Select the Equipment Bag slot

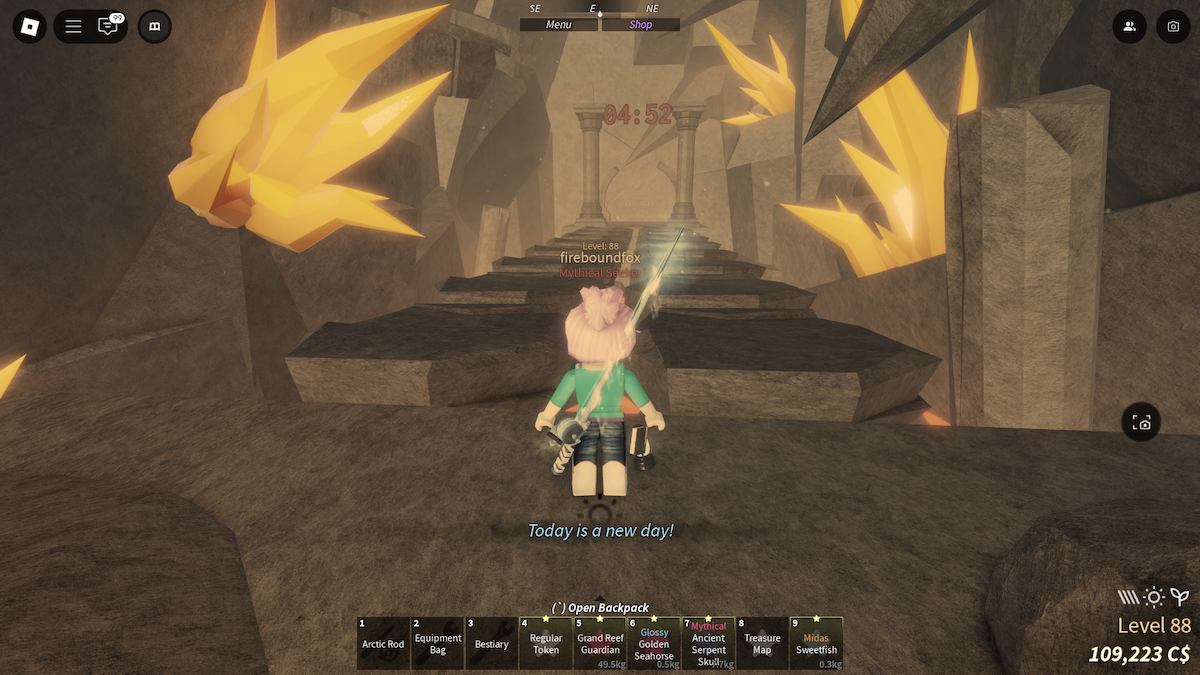438,643
